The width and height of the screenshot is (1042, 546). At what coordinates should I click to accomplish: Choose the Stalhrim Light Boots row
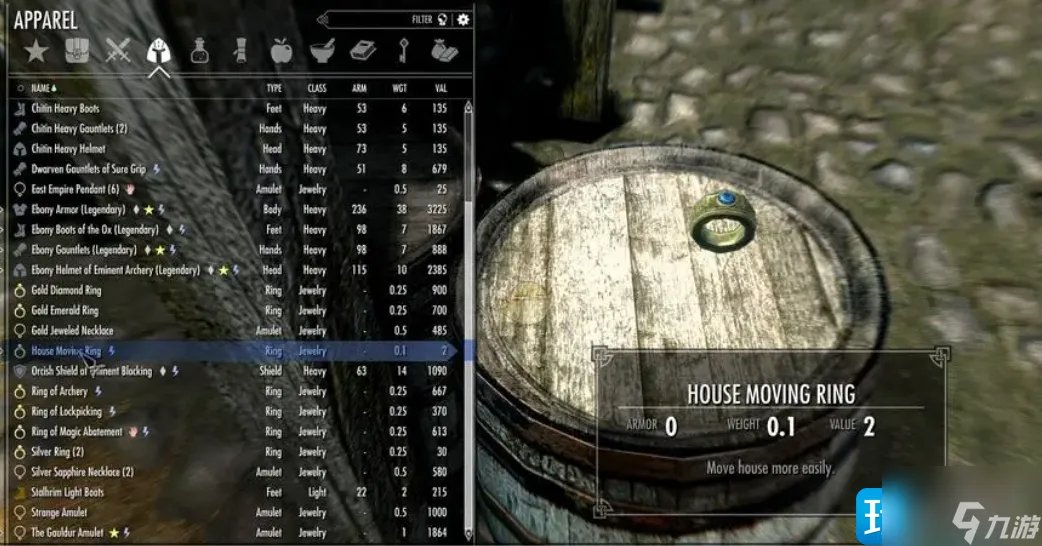tap(67, 492)
